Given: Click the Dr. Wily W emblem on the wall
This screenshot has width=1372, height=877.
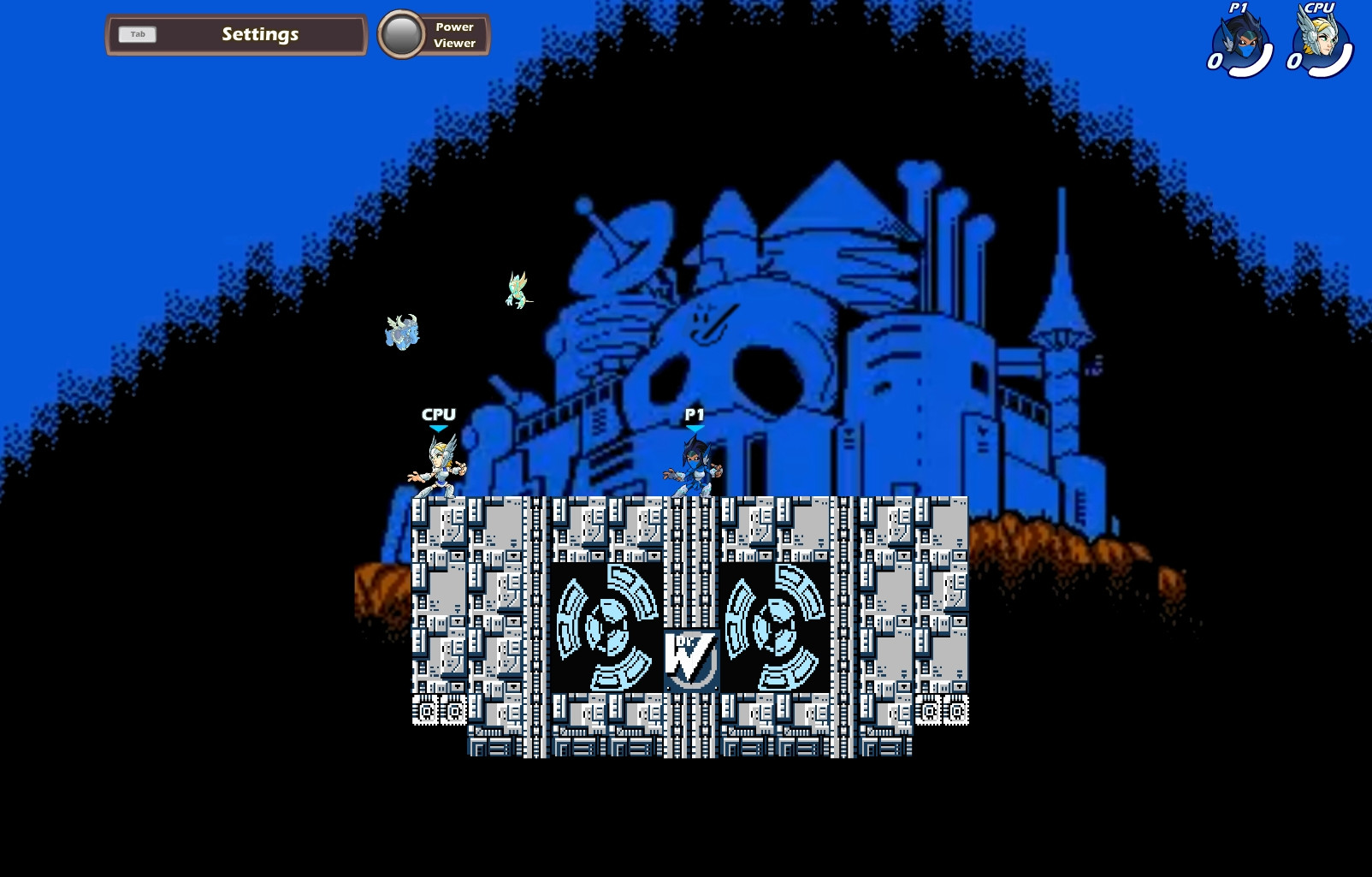Looking at the screenshot, I should 691,658.
